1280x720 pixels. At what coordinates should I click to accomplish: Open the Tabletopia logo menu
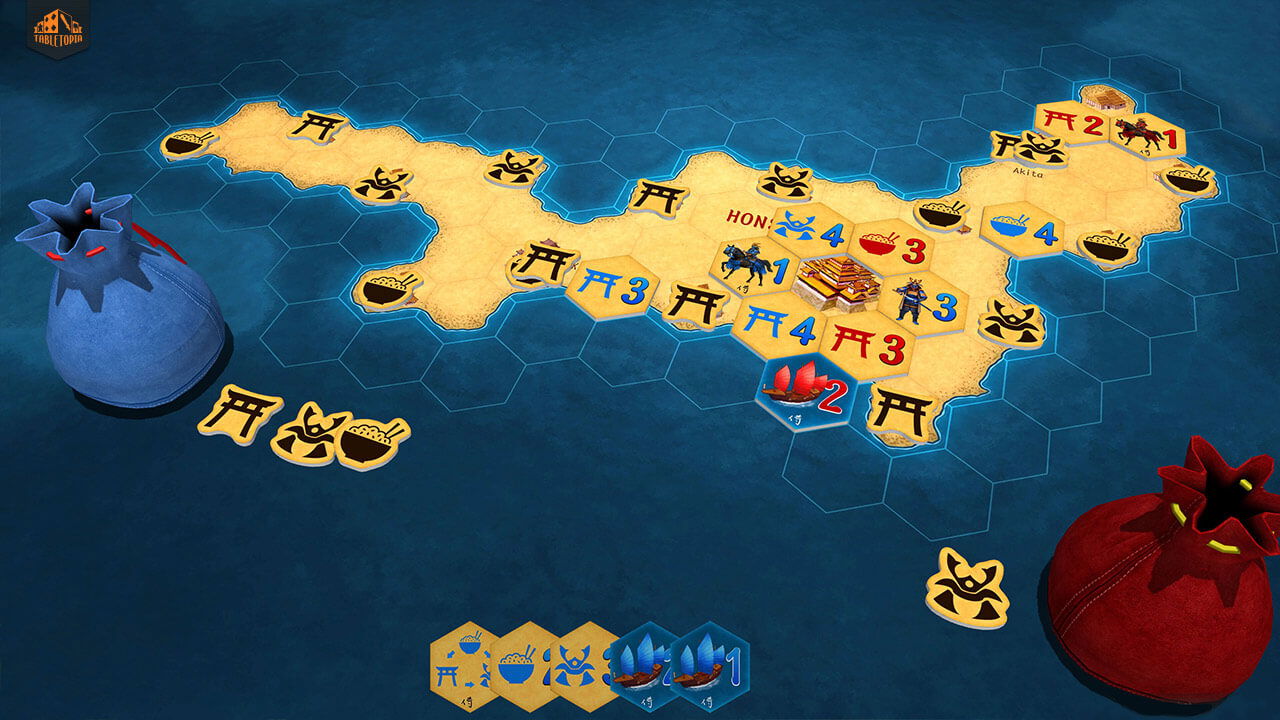click(x=58, y=27)
